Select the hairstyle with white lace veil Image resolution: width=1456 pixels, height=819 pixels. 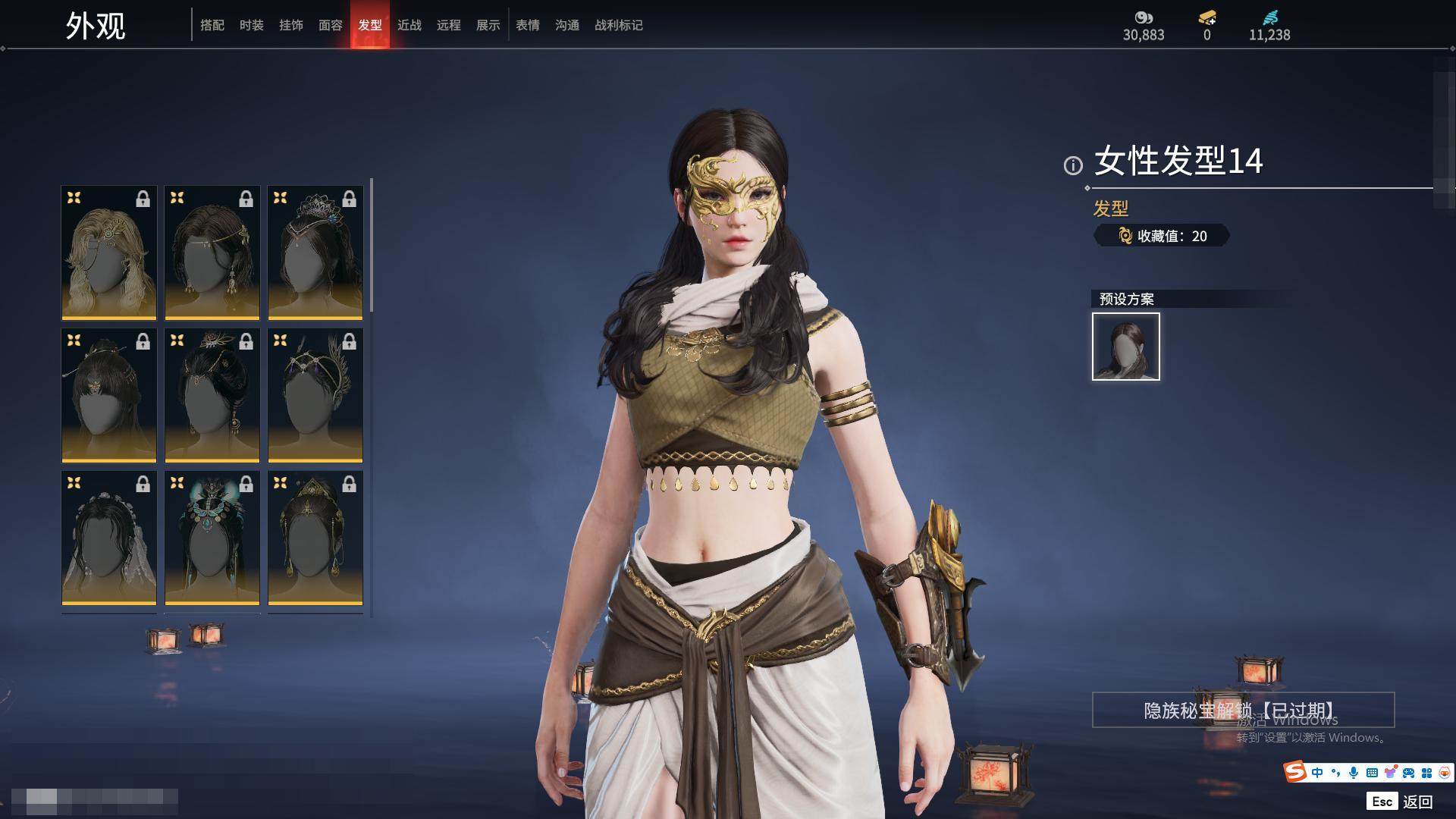coord(109,538)
